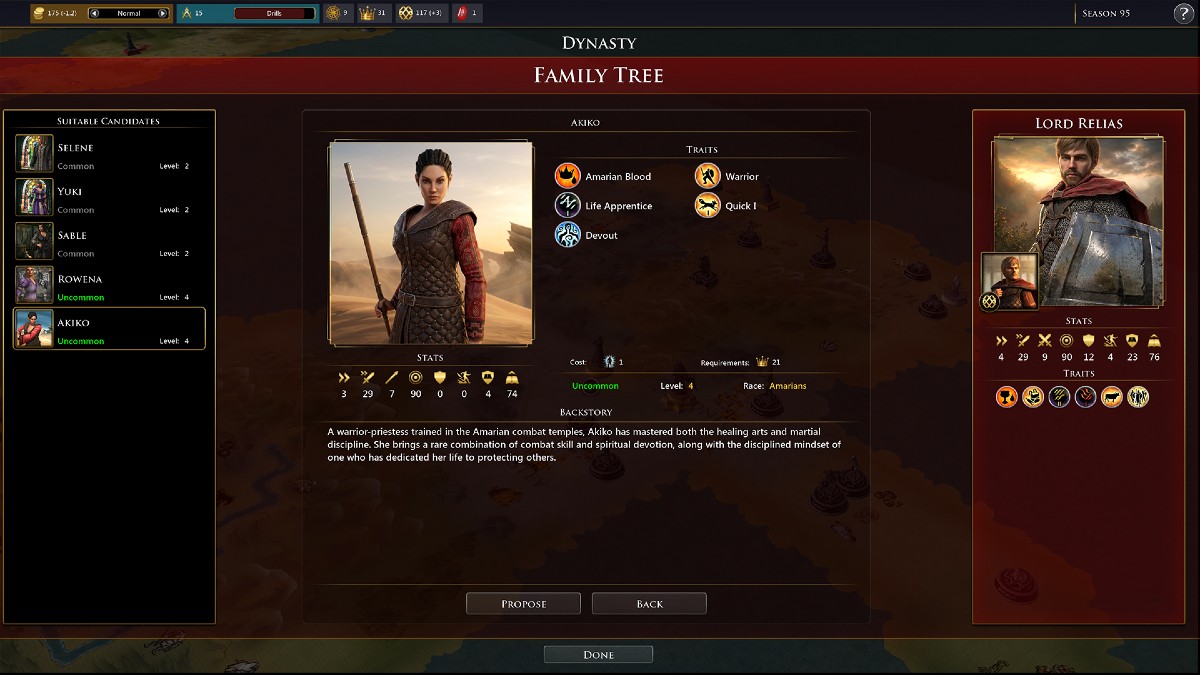
Task: Increase game speed with right arrow
Action: coord(162,13)
